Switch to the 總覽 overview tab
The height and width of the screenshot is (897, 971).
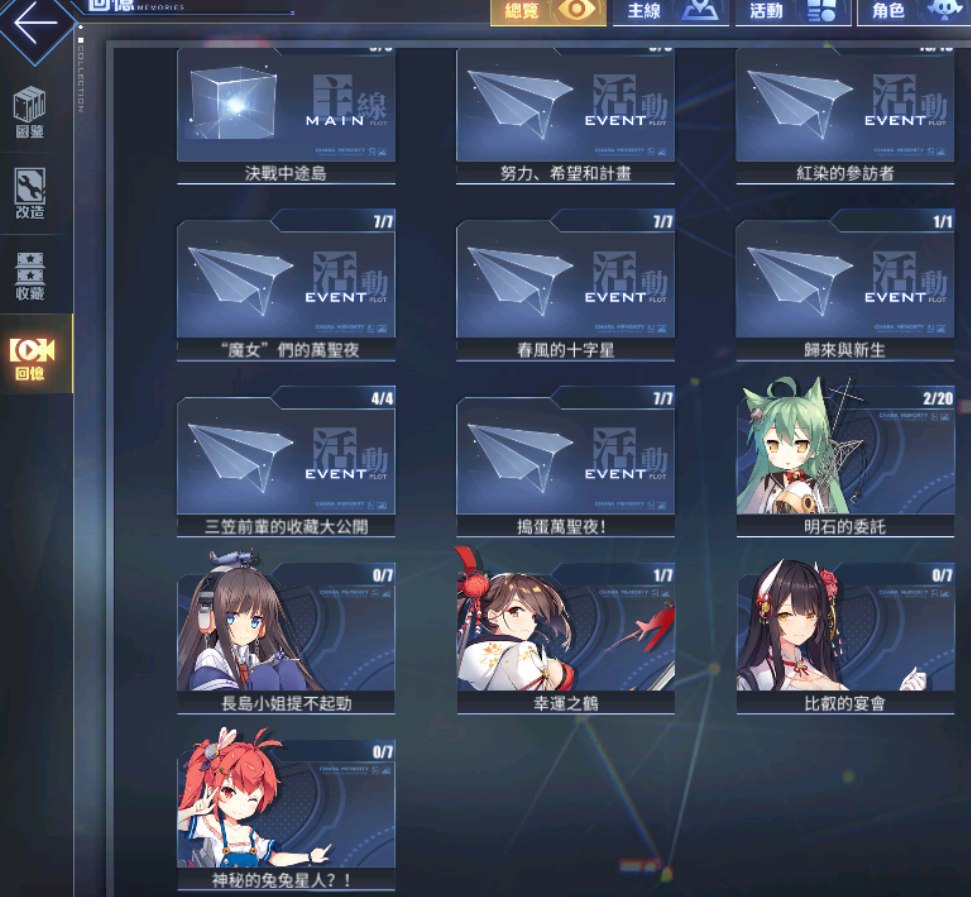[x=548, y=12]
